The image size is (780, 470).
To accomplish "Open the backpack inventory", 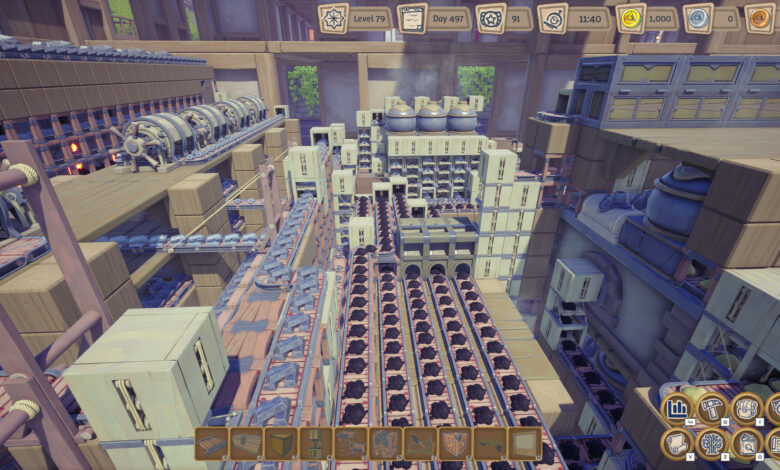I will [747, 408].
